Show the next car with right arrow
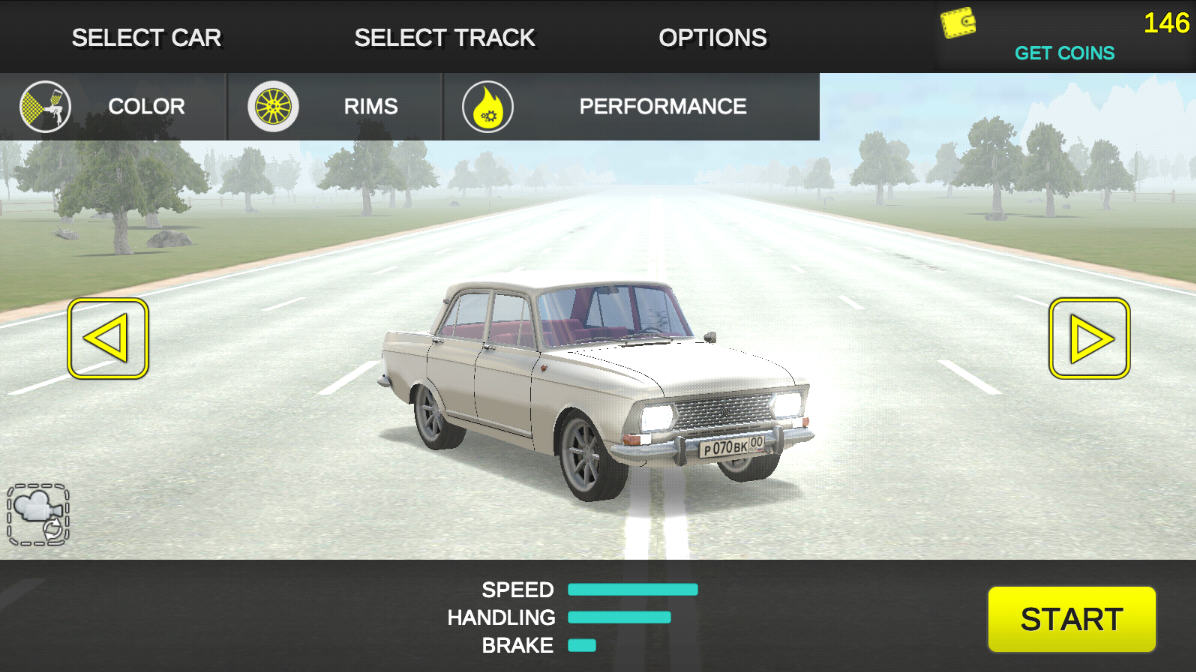The height and width of the screenshot is (672, 1196). (1089, 338)
